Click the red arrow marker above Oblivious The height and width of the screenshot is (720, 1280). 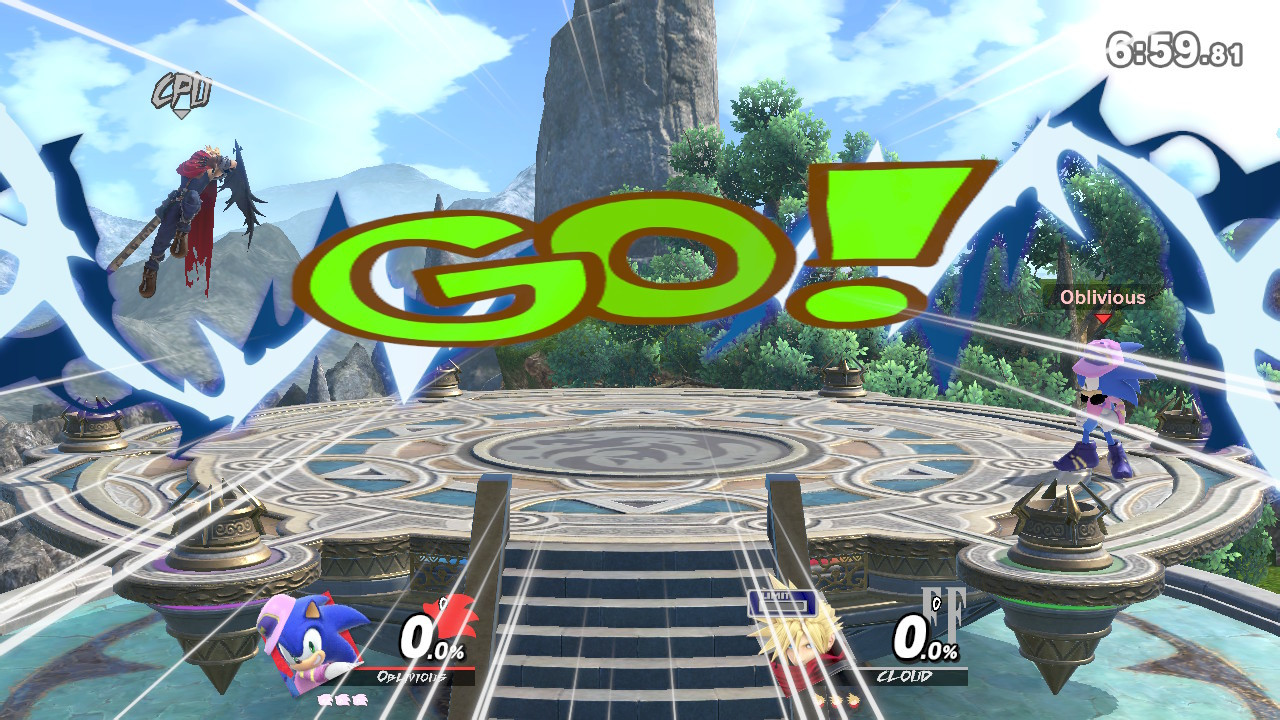(1103, 317)
